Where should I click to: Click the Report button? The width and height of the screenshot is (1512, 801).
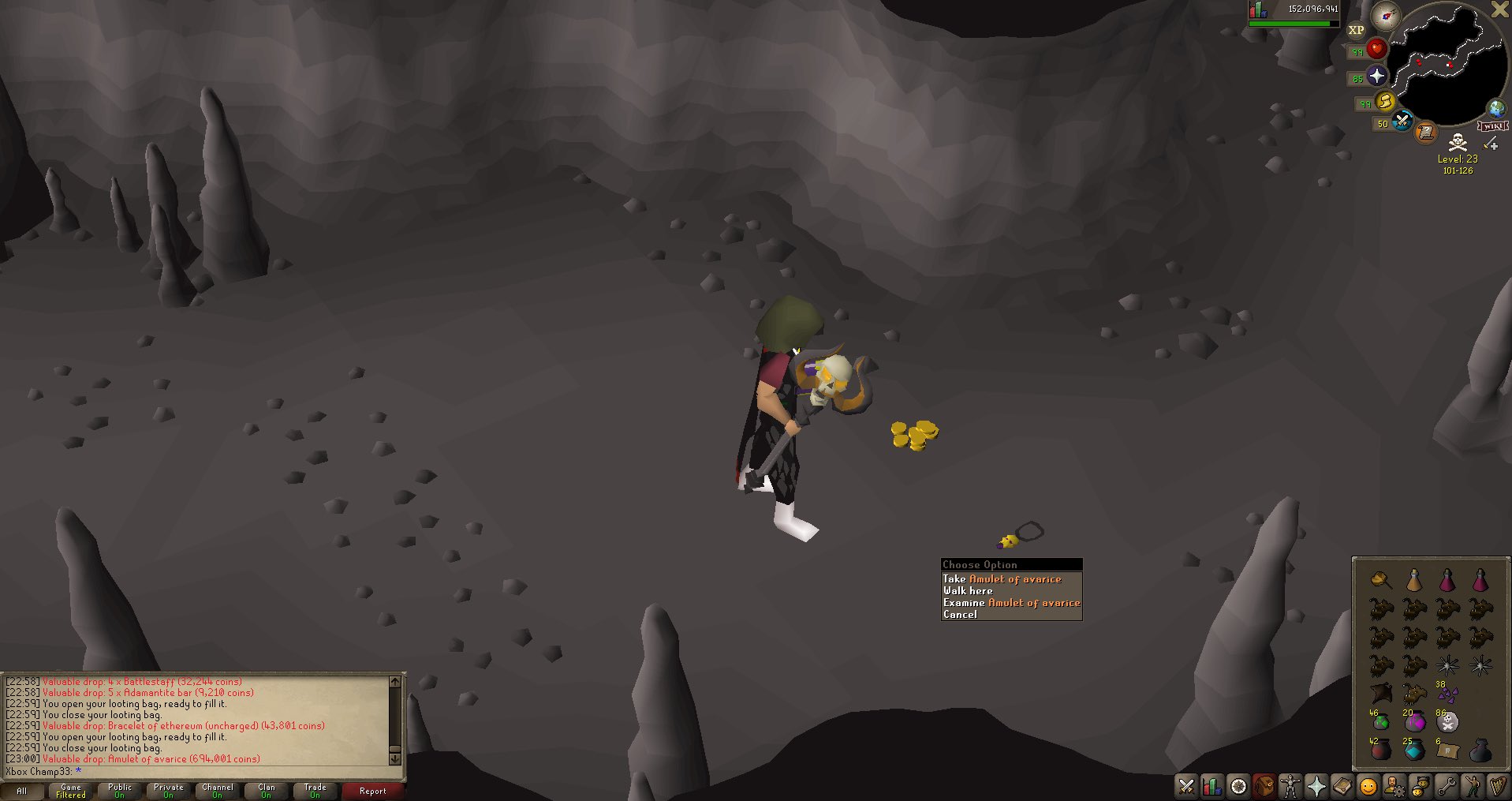point(372,790)
